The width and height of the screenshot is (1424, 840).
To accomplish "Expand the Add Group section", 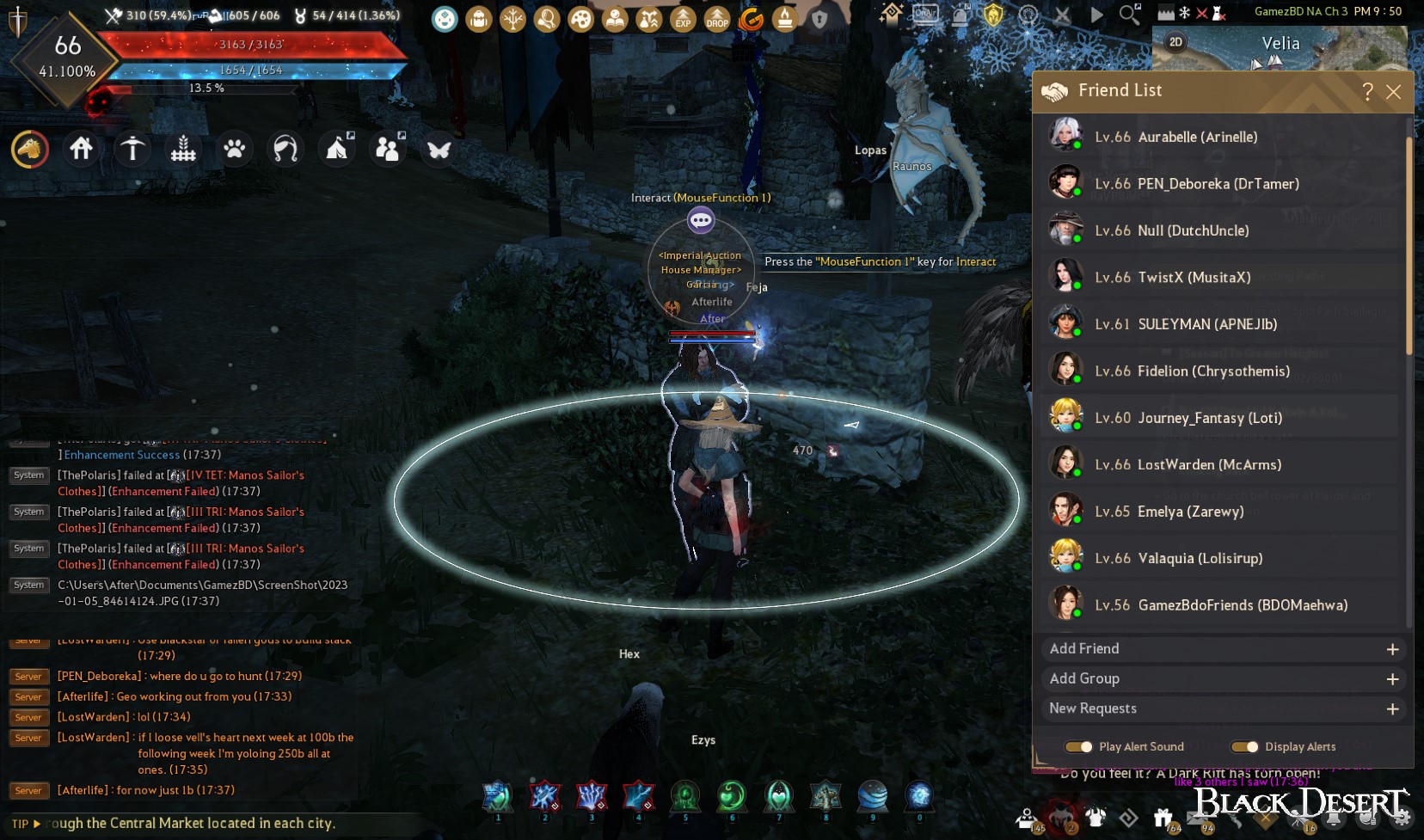I will 1392,679.
